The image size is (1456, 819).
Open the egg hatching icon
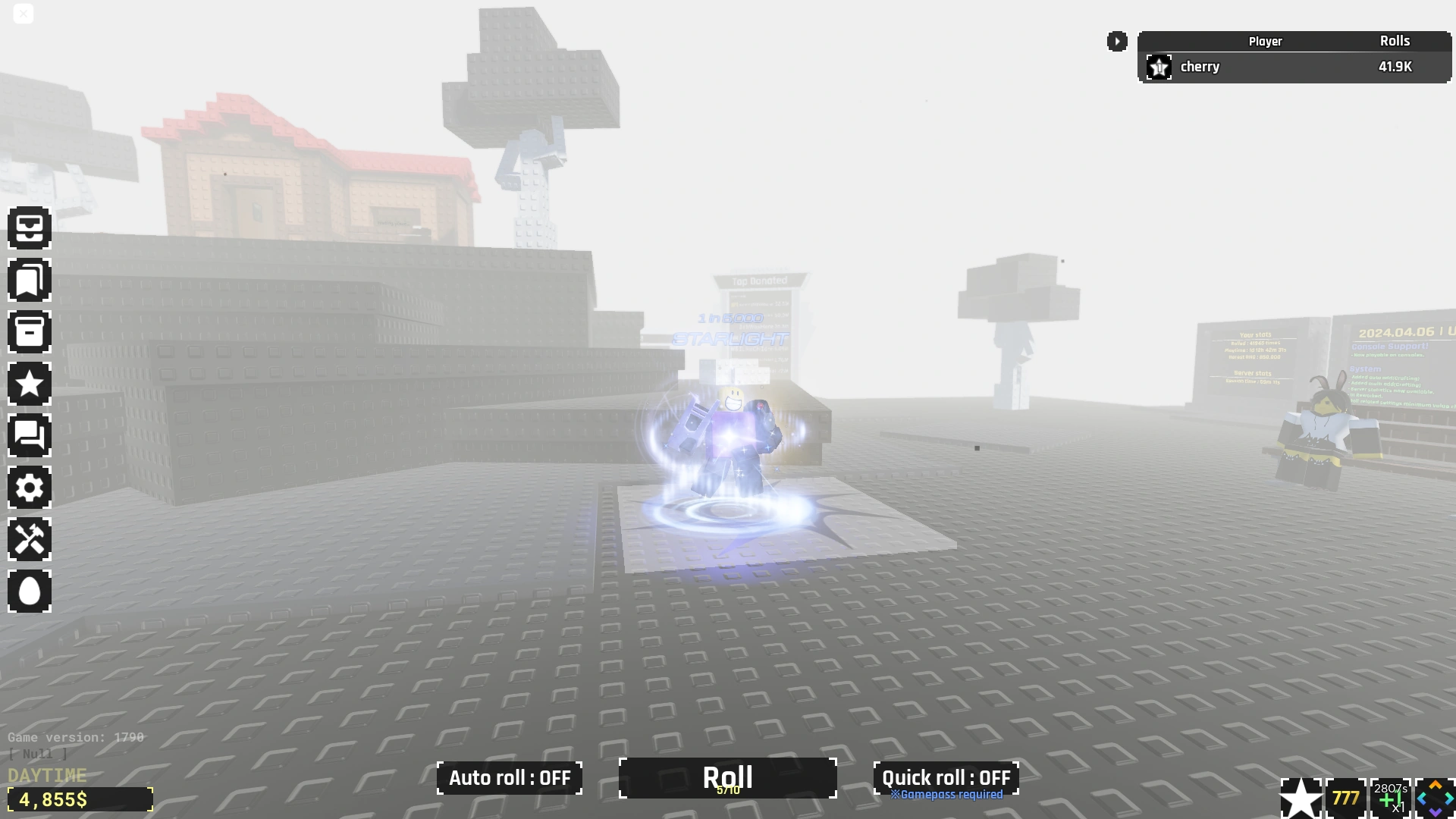30,591
